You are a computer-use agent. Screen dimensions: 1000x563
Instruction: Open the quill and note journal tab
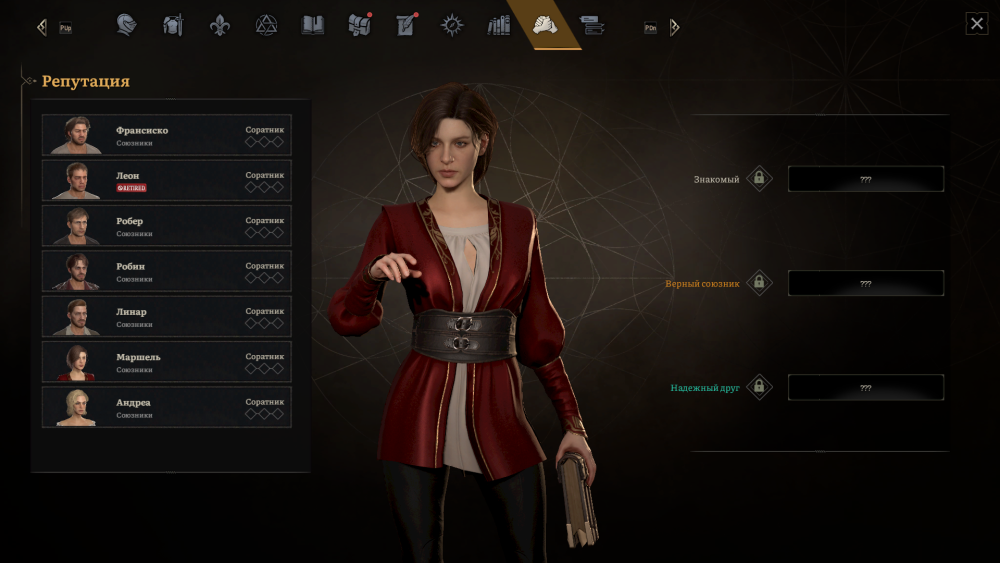pos(406,25)
